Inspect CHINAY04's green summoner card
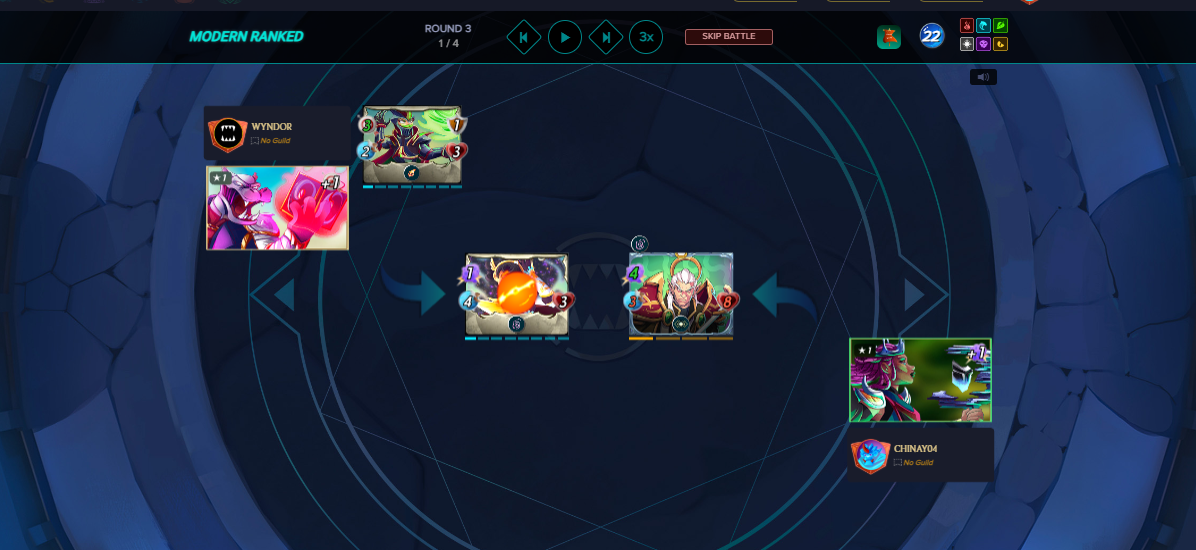 coord(920,380)
